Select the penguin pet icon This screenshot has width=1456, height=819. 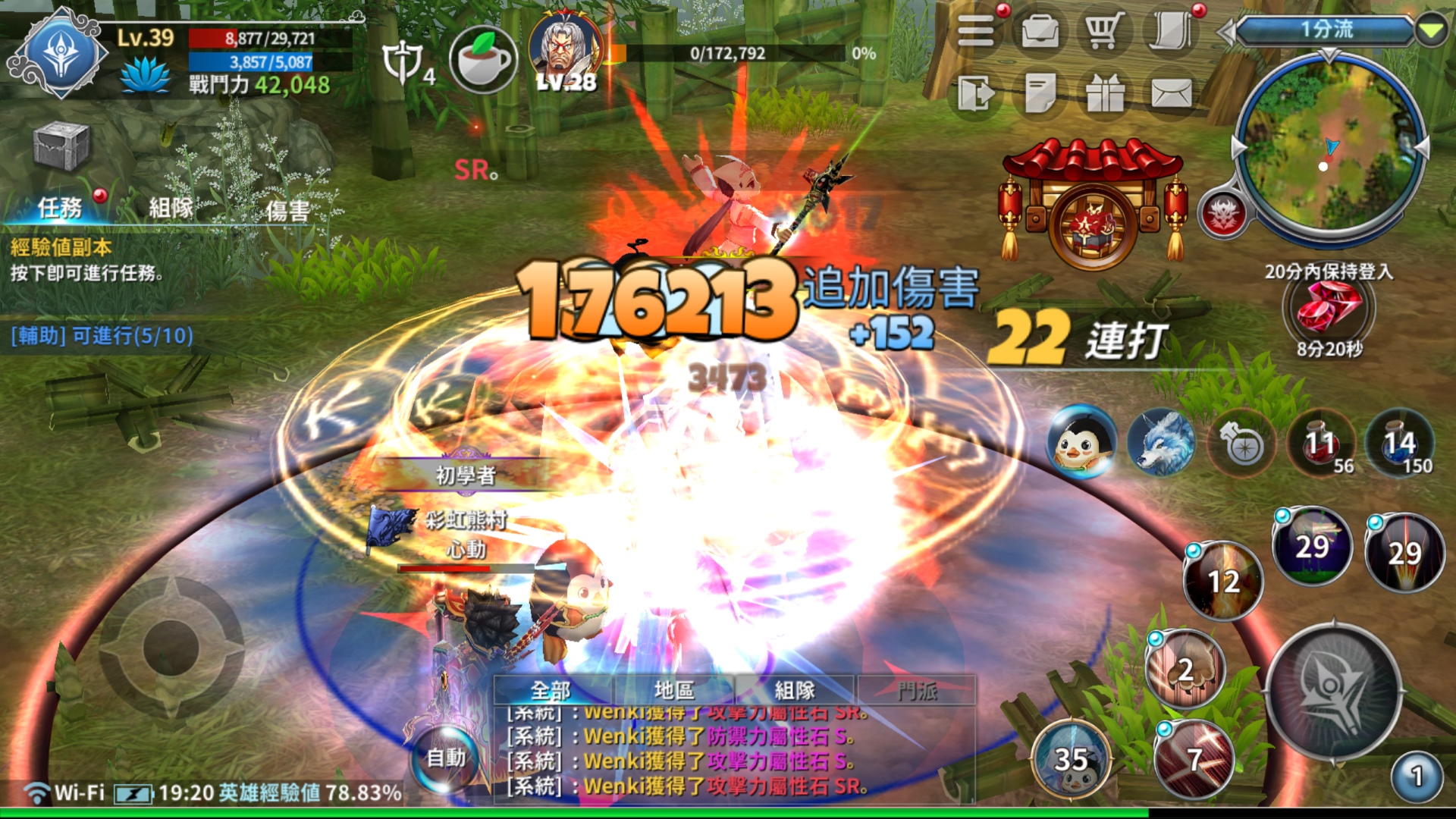pyautogui.click(x=1081, y=444)
